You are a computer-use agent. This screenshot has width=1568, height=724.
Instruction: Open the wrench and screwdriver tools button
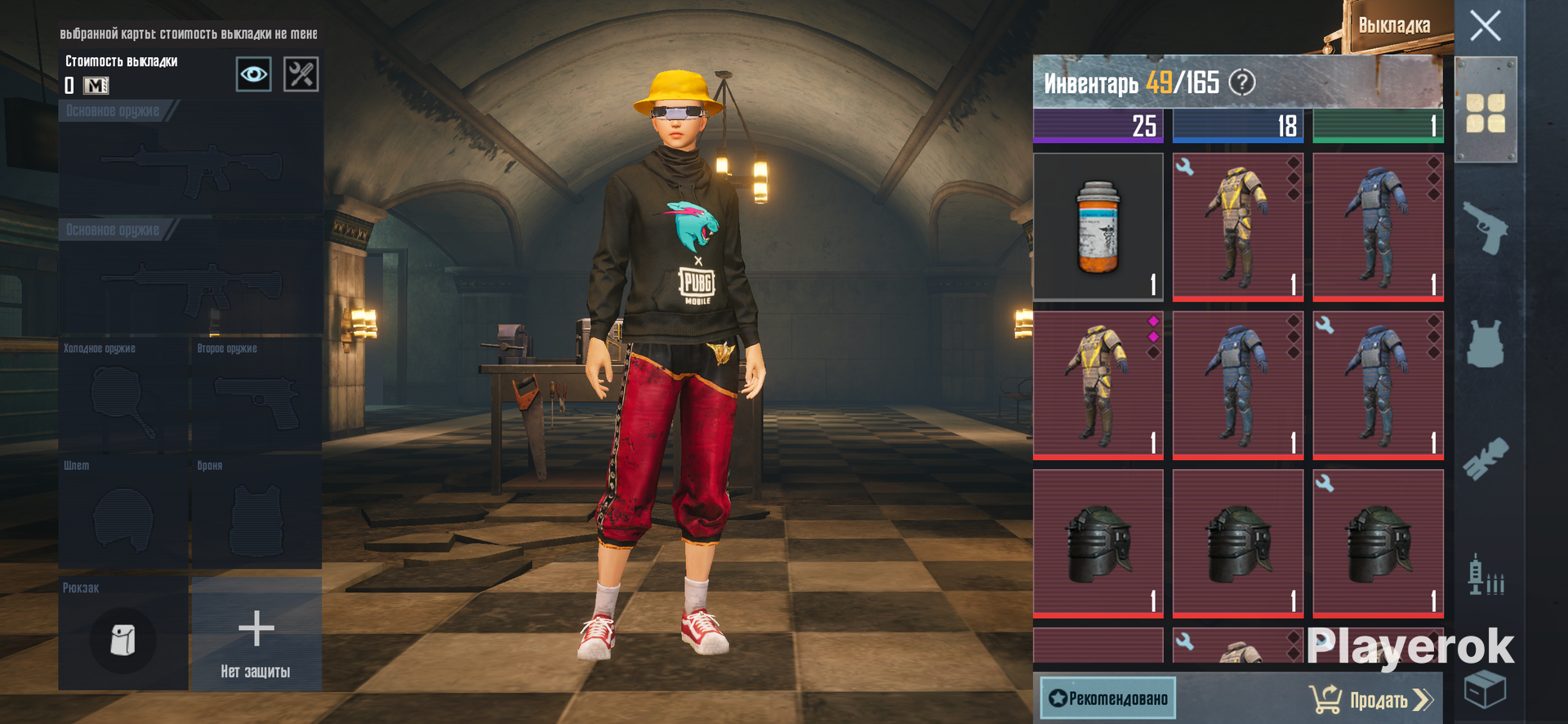(x=301, y=75)
